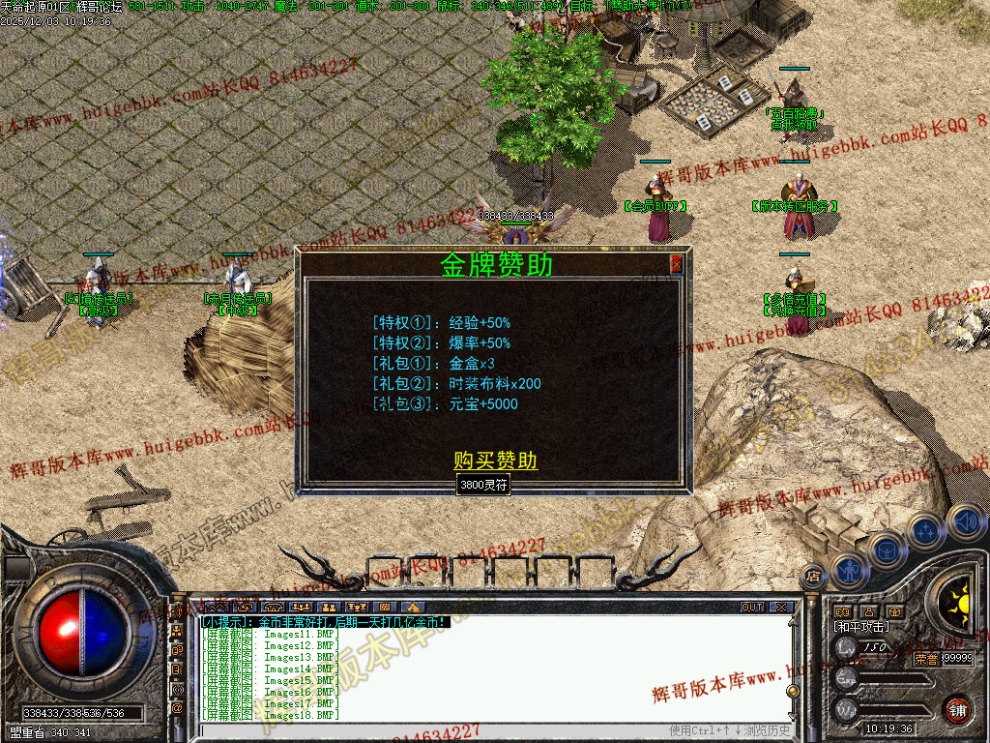Close the chat window X button
990x743 pixels.
[x=781, y=607]
